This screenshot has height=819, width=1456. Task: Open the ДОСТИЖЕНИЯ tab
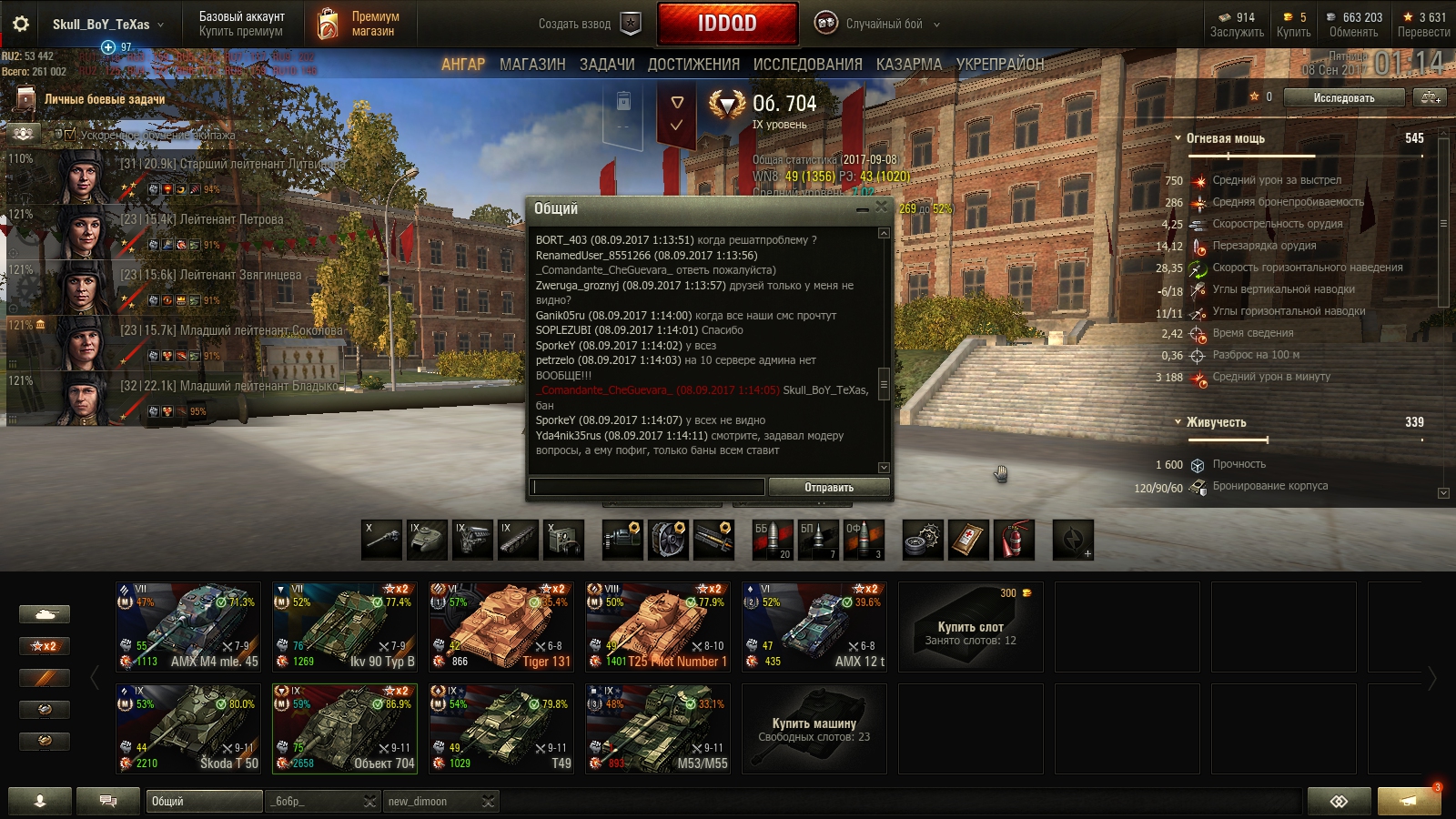[693, 65]
